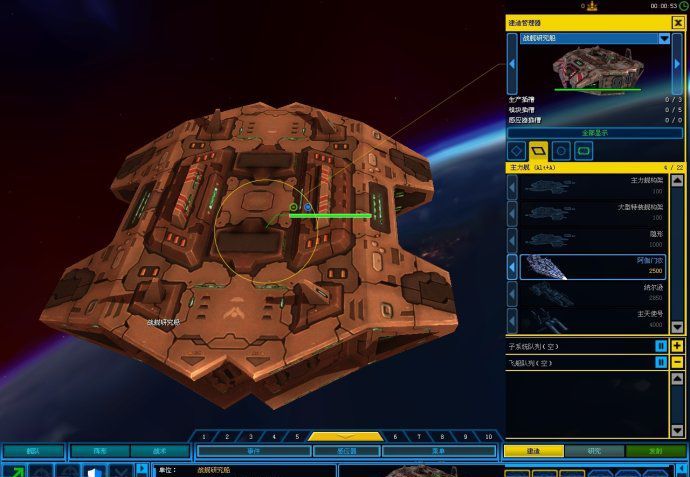This screenshot has height=477, width=690.
Task: Collapse queue with the yellow minus button
Action: click(x=678, y=362)
